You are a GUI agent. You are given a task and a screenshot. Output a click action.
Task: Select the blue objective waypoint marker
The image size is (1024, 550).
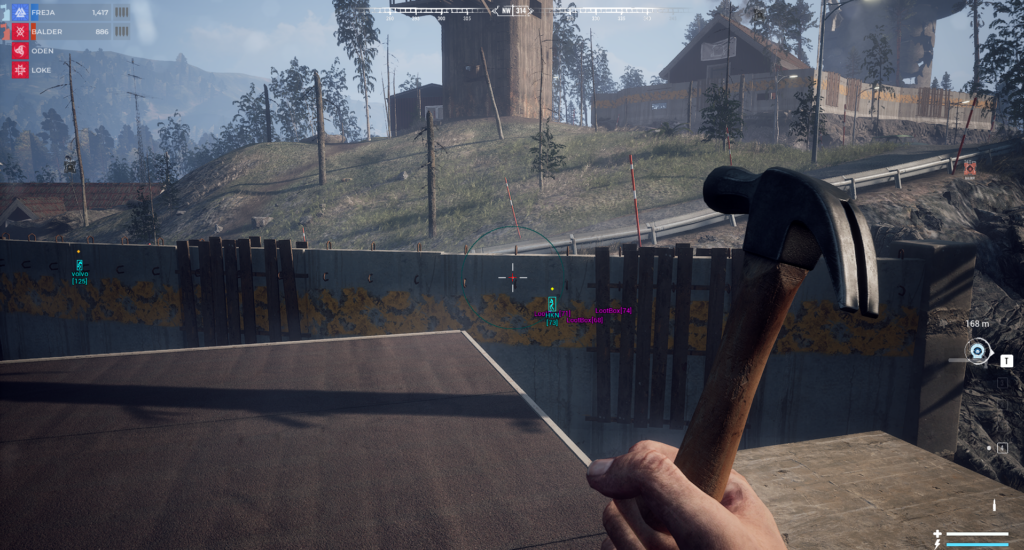977,350
